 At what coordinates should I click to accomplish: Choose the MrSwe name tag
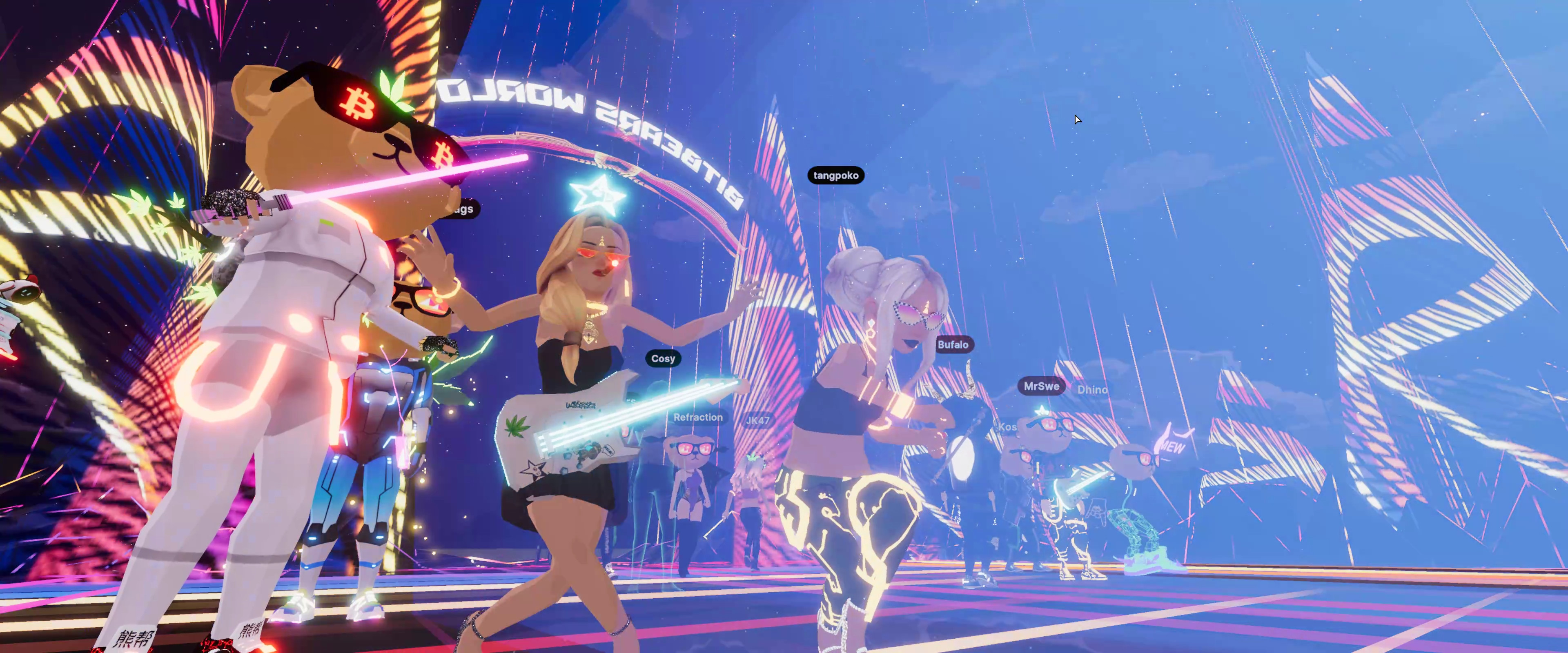(1041, 386)
